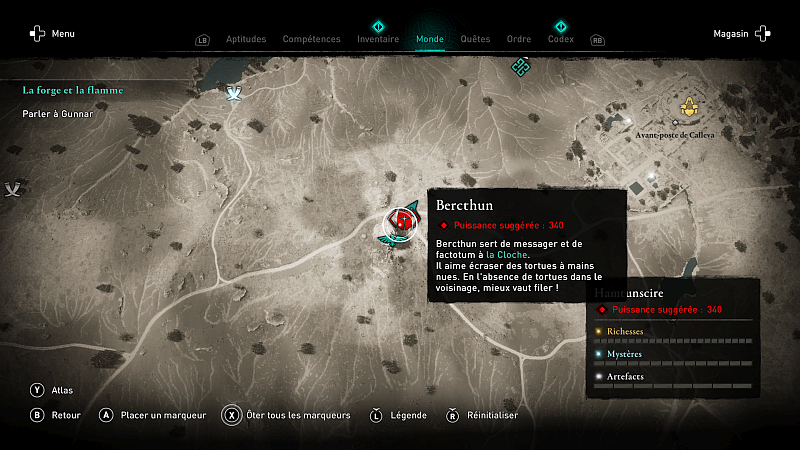The width and height of the screenshot is (800, 450).
Task: Switch to the Ordre tab
Action: [519, 39]
